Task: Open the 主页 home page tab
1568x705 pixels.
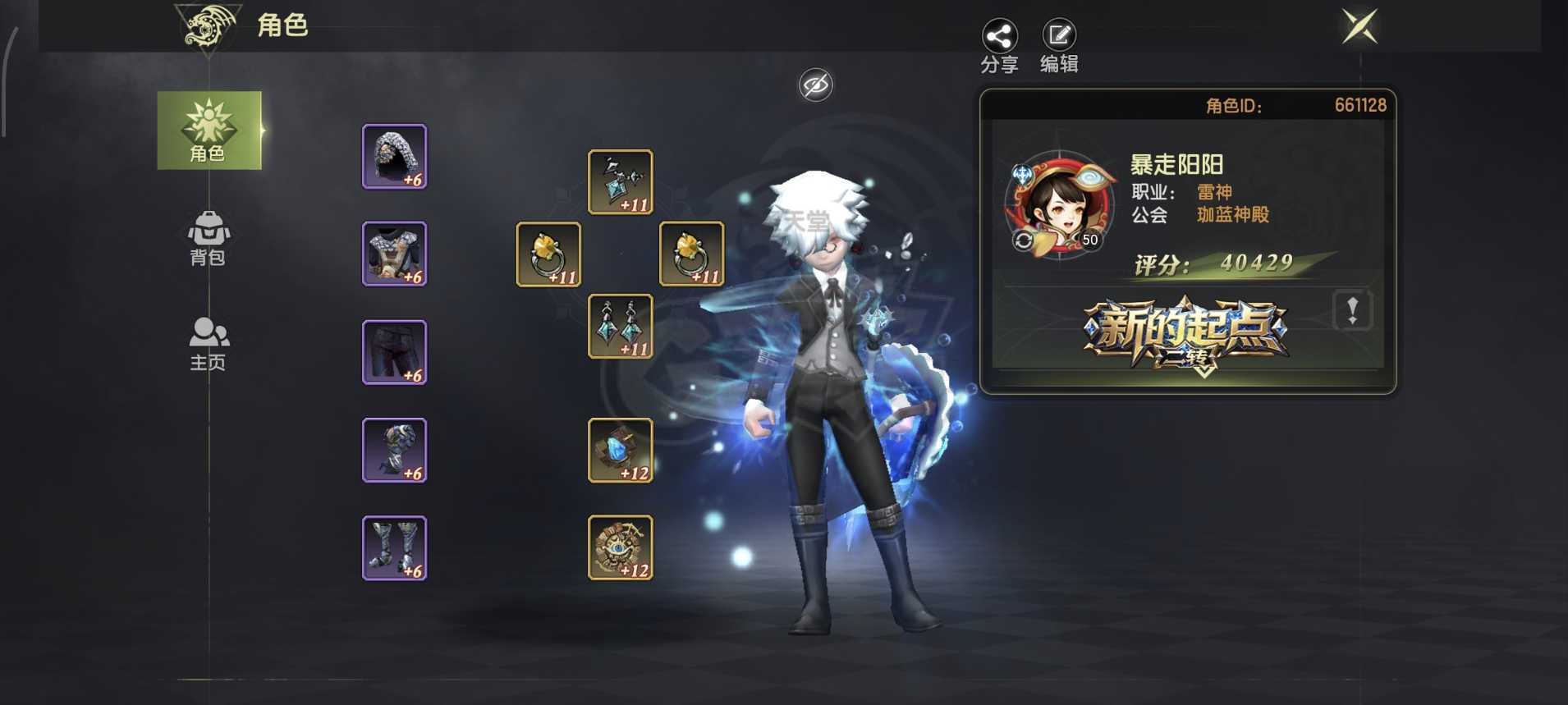Action: point(209,343)
